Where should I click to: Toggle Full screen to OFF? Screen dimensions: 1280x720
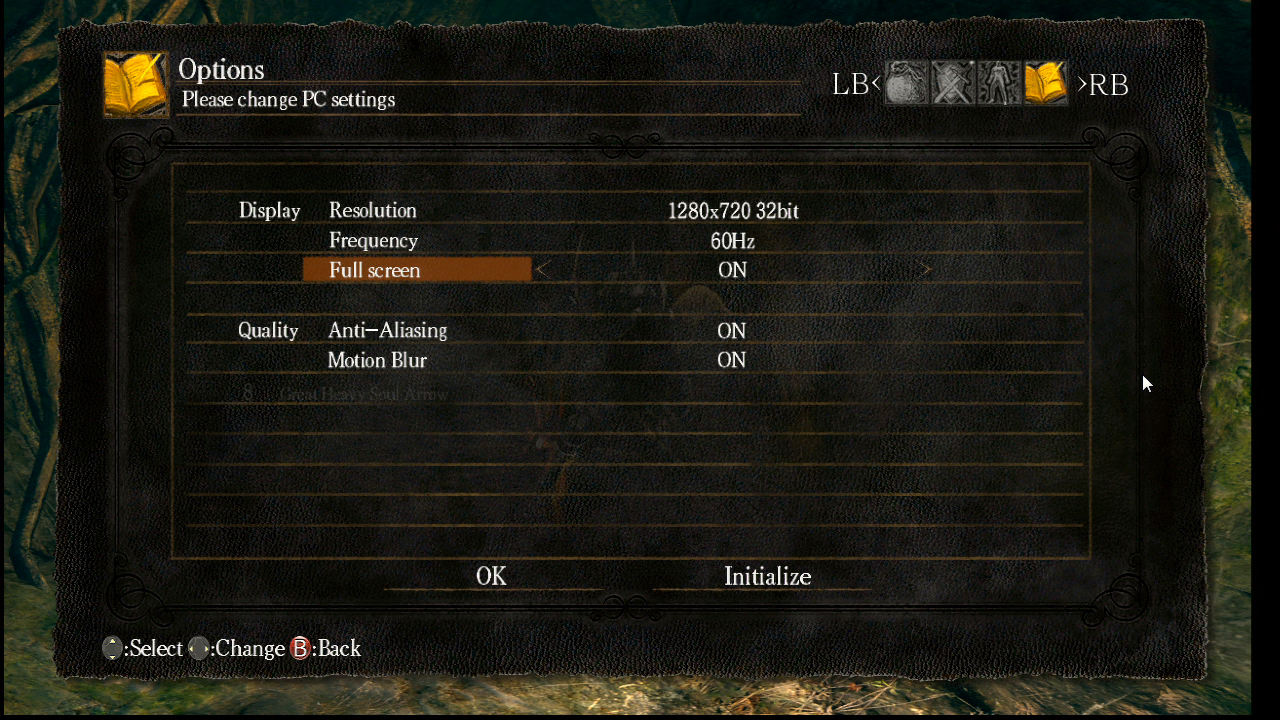click(731, 270)
